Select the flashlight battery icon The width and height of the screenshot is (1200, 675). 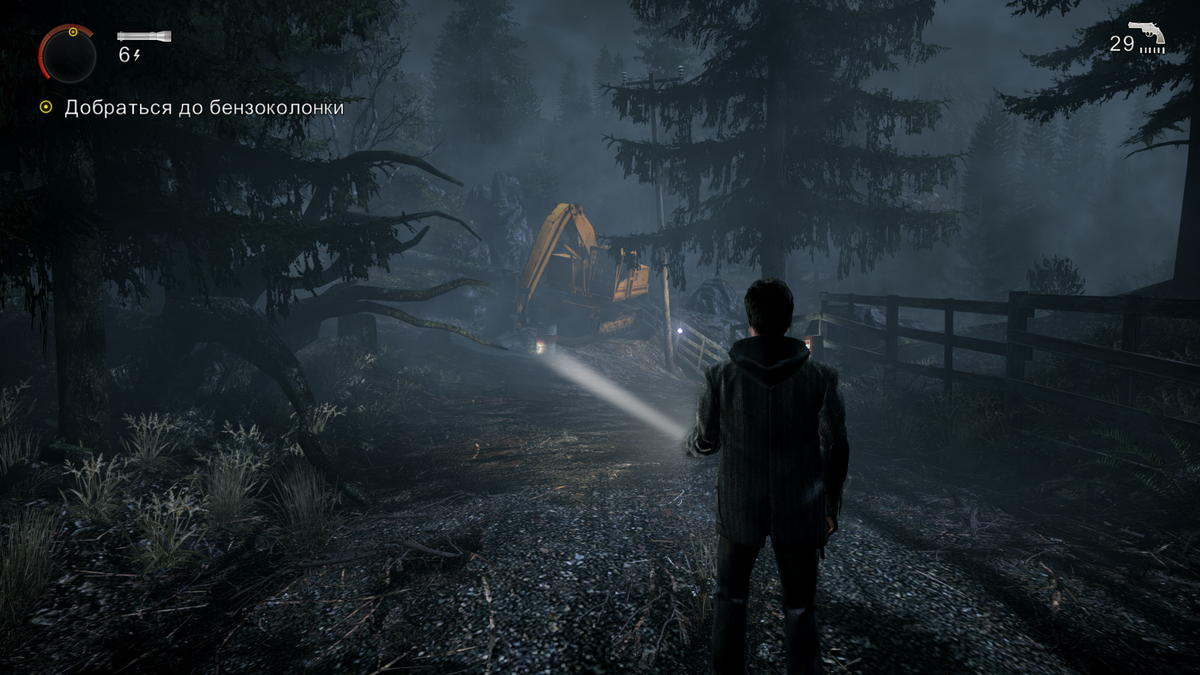point(144,37)
